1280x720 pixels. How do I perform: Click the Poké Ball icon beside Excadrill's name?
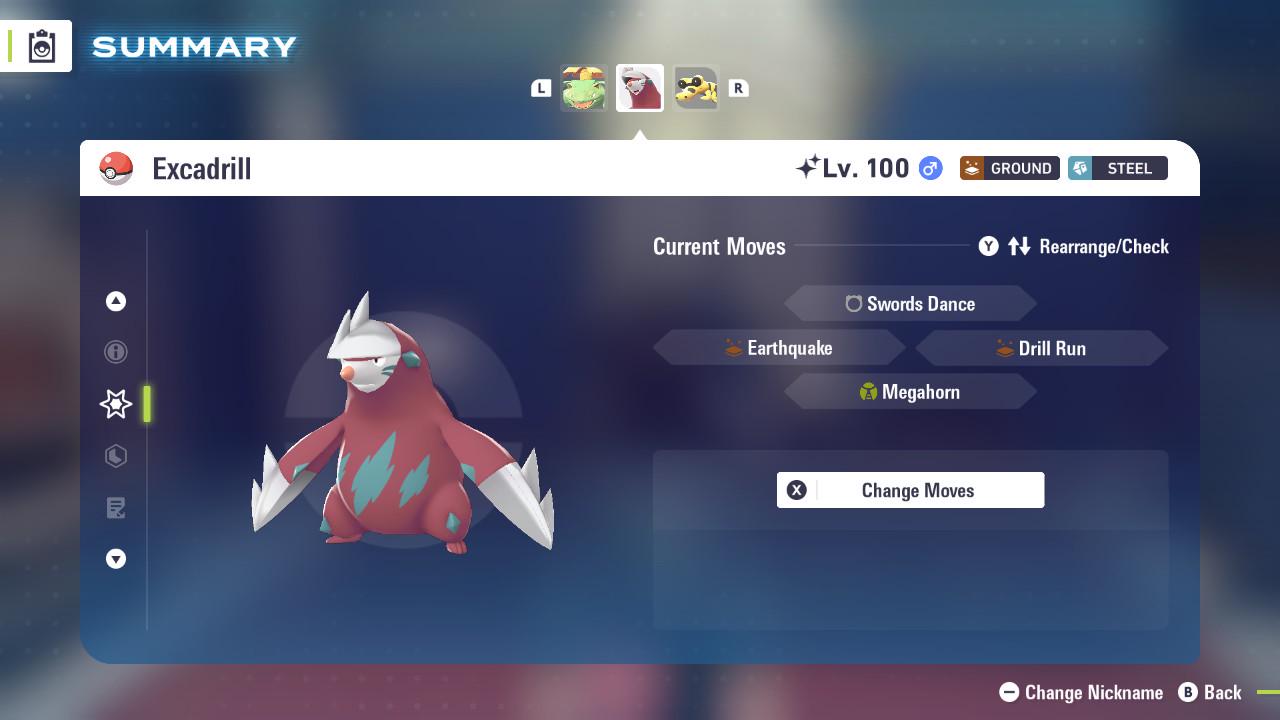tap(115, 168)
